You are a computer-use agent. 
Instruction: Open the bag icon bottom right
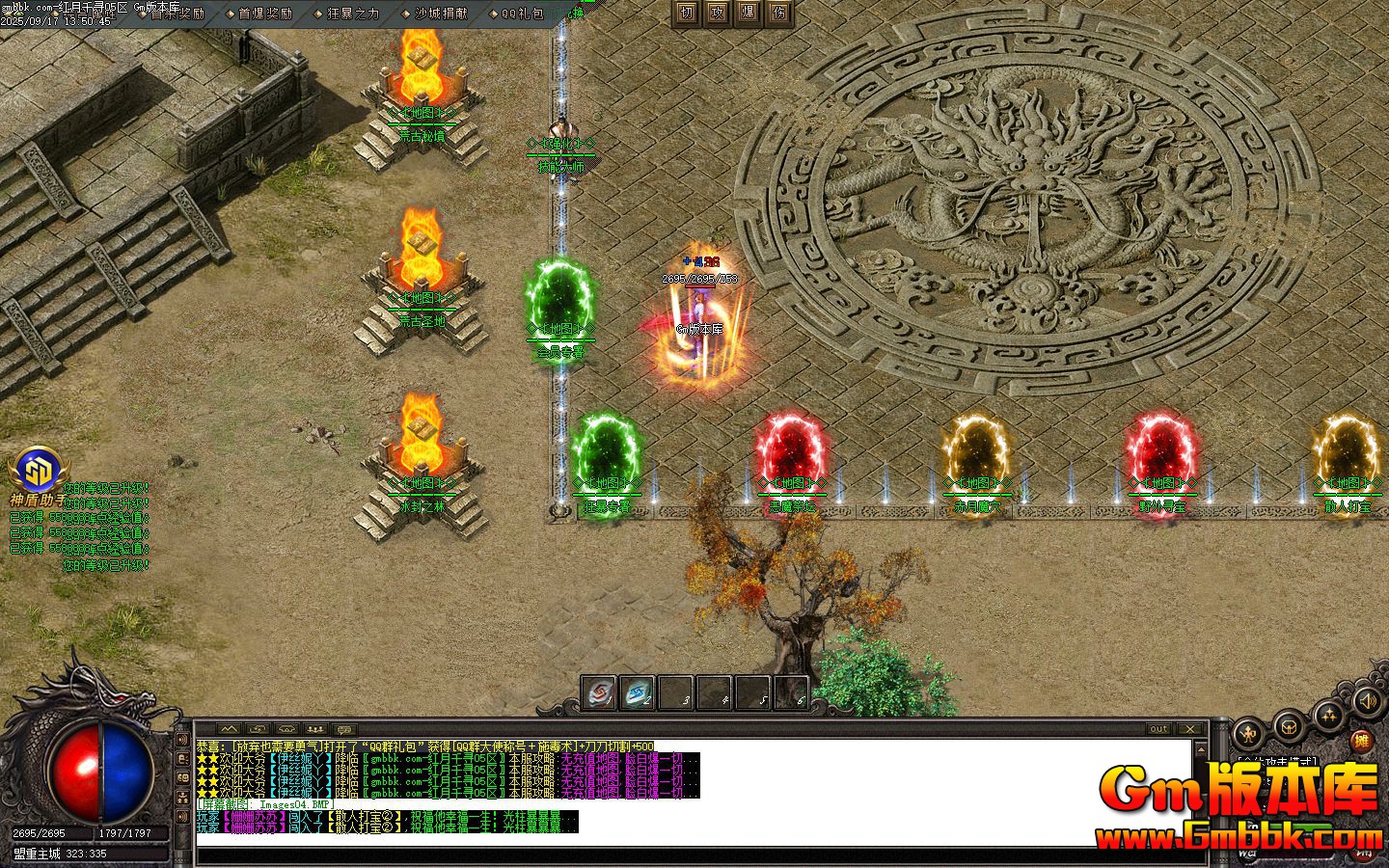point(1288,726)
